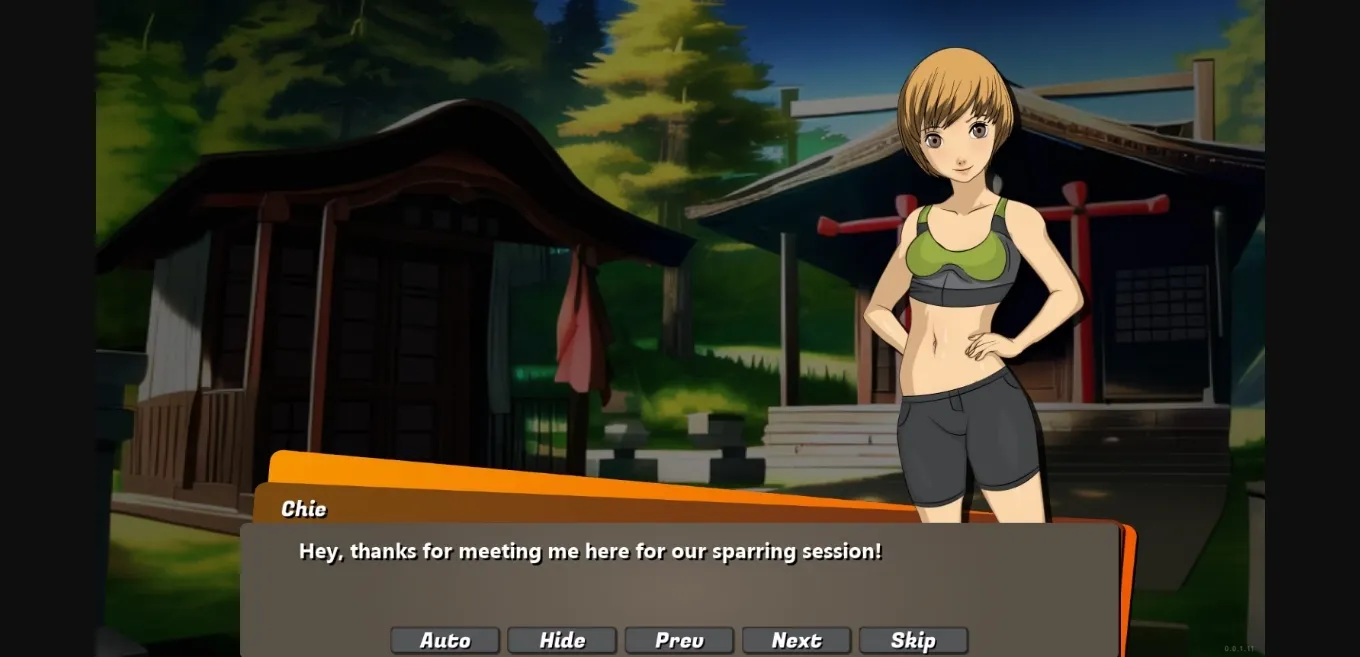Screen dimensions: 1360x657
Task: Hide the dialogue box
Action: (x=562, y=640)
